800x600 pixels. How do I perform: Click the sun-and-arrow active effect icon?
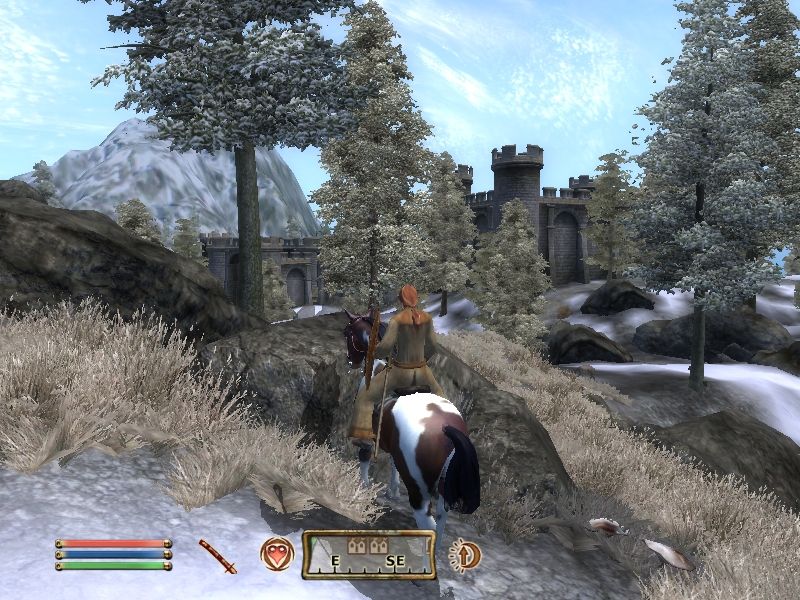pyautogui.click(x=465, y=553)
